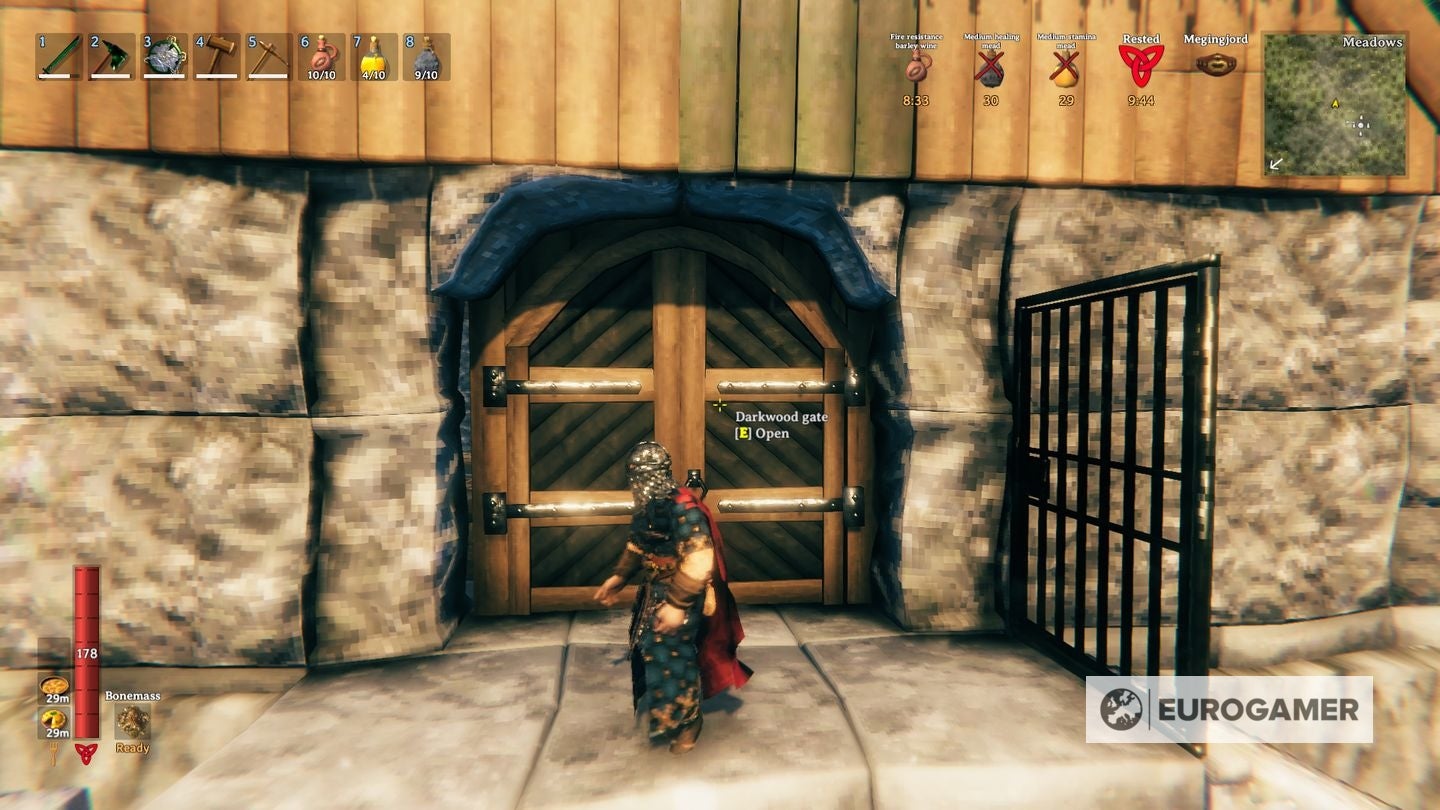Click the Megingjord belt status icon

click(1215, 64)
